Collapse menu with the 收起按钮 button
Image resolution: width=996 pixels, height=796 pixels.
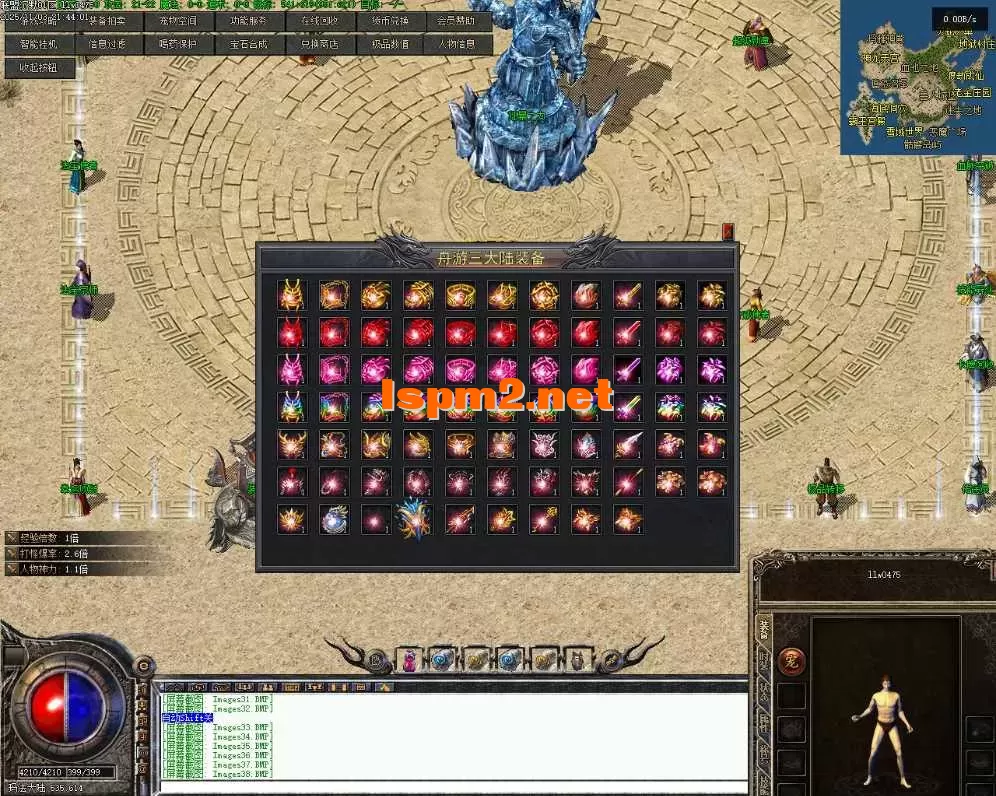point(38,68)
